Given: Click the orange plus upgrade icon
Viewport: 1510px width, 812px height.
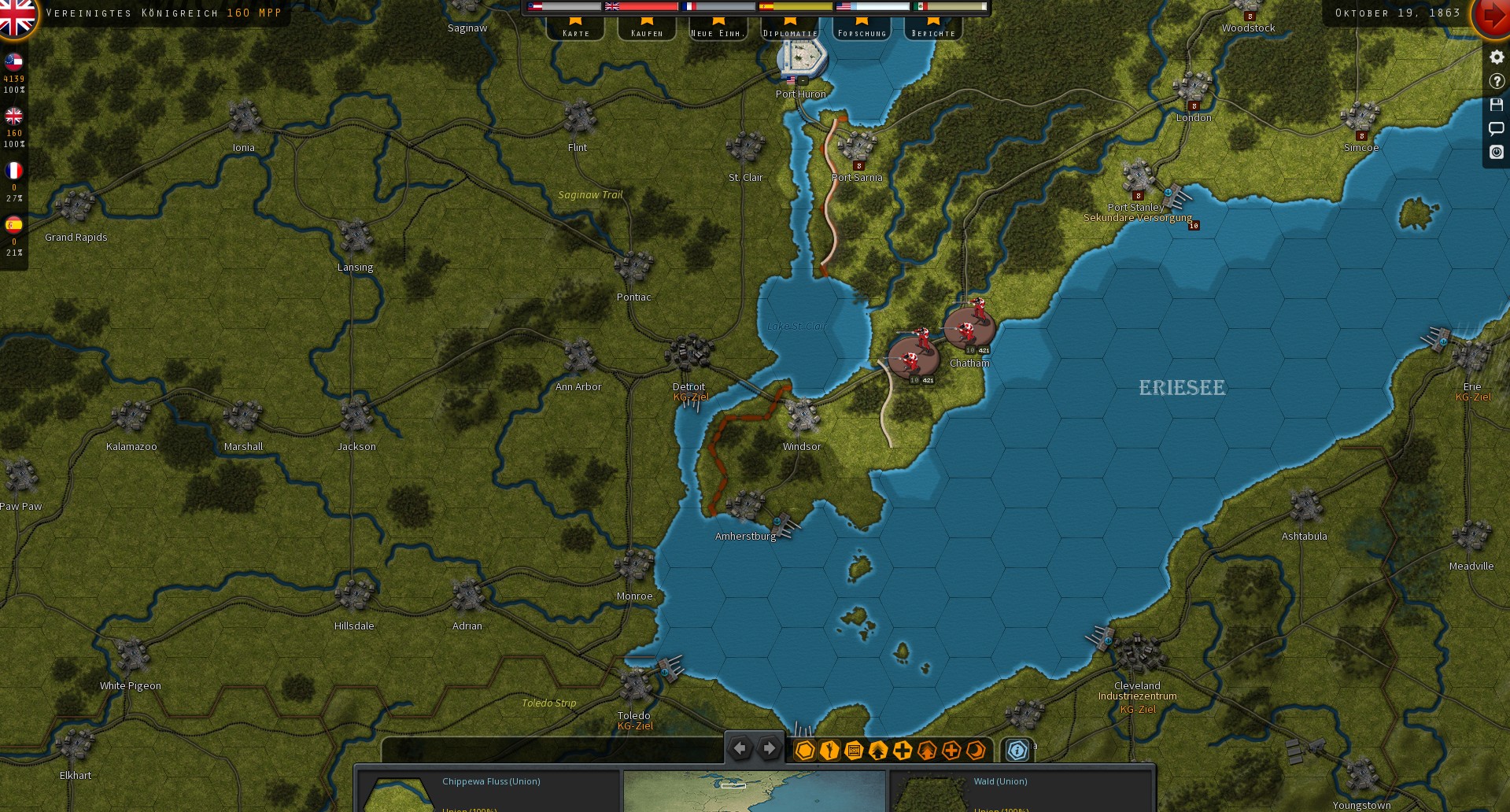Looking at the screenshot, I should click(951, 750).
